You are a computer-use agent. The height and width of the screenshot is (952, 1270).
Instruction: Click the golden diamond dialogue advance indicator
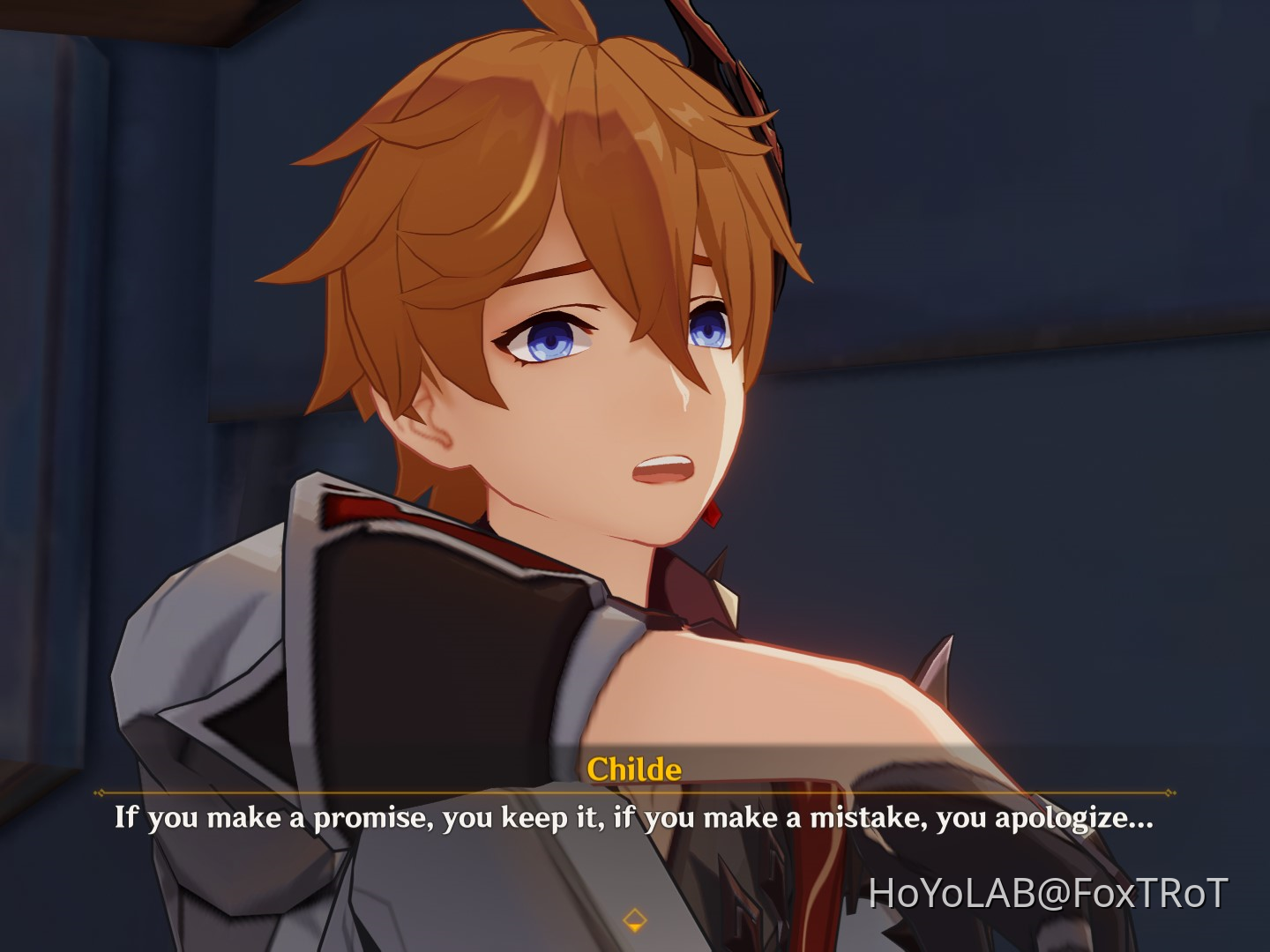tap(634, 919)
